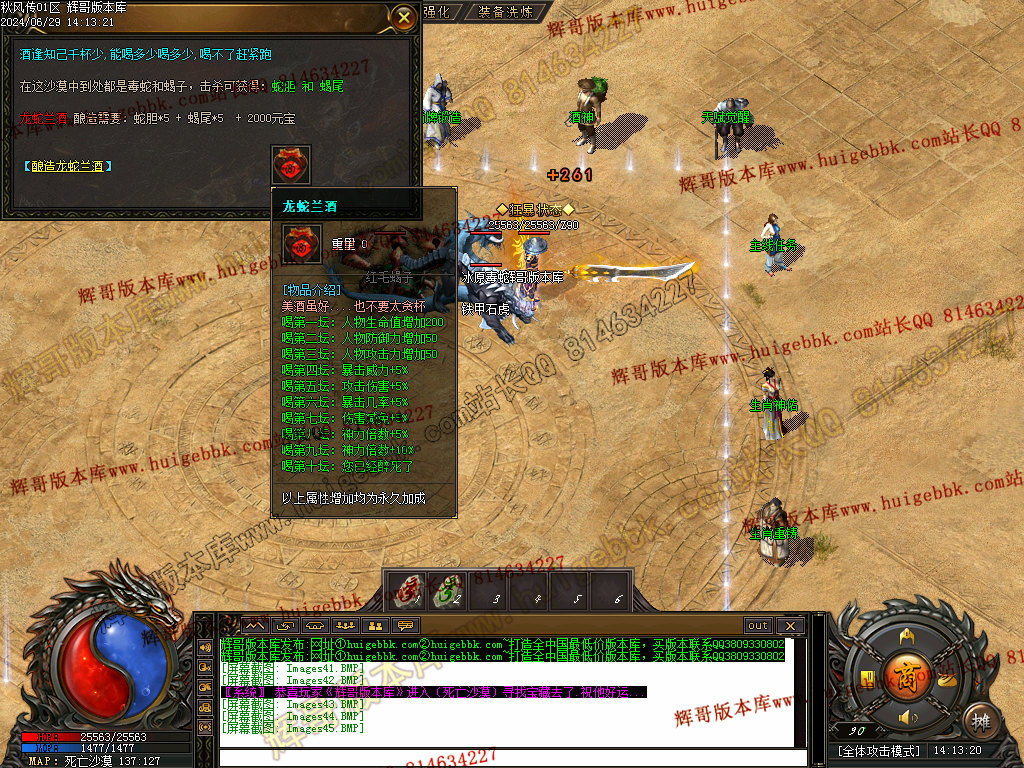Open the character panel helmet icon

(x=908, y=636)
